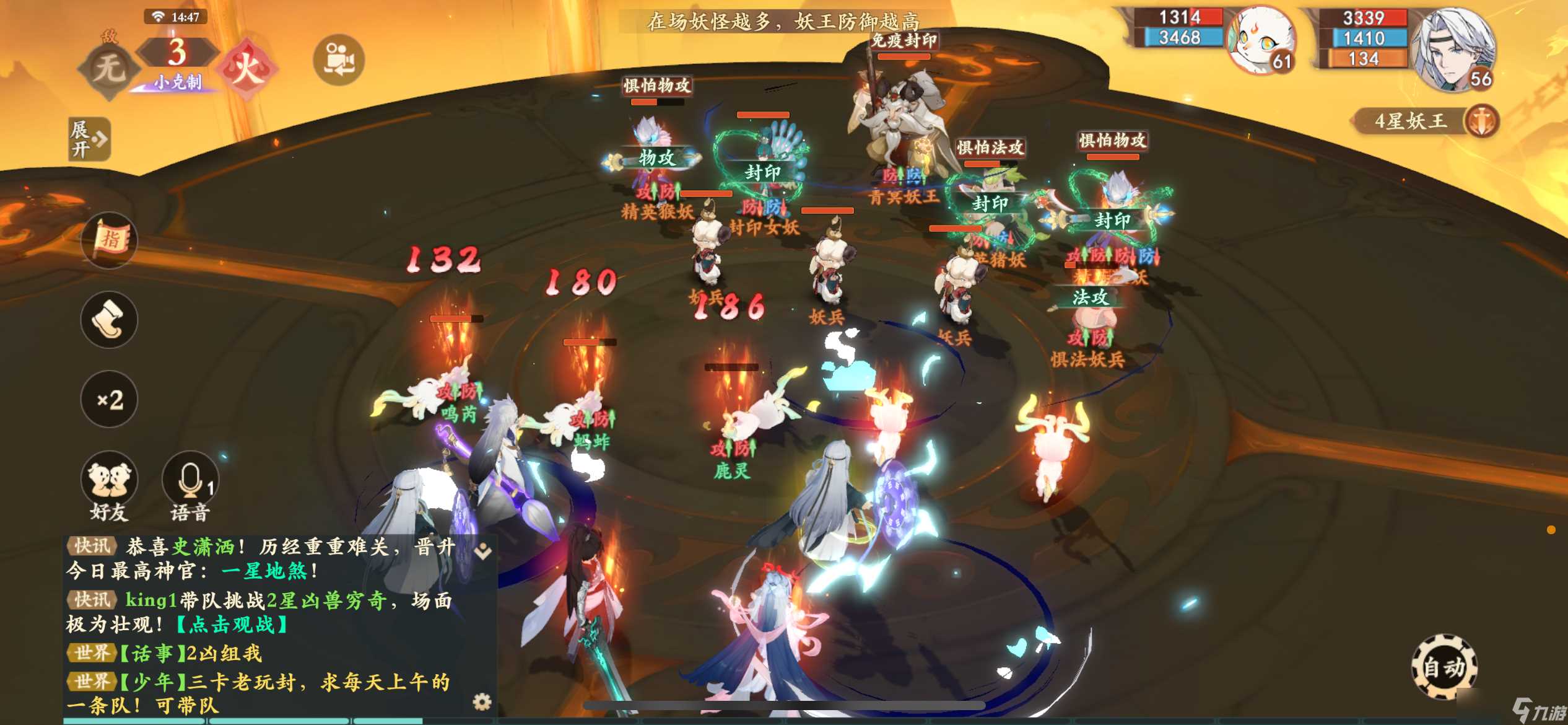Tap the fire element icon showing 火

(x=248, y=64)
